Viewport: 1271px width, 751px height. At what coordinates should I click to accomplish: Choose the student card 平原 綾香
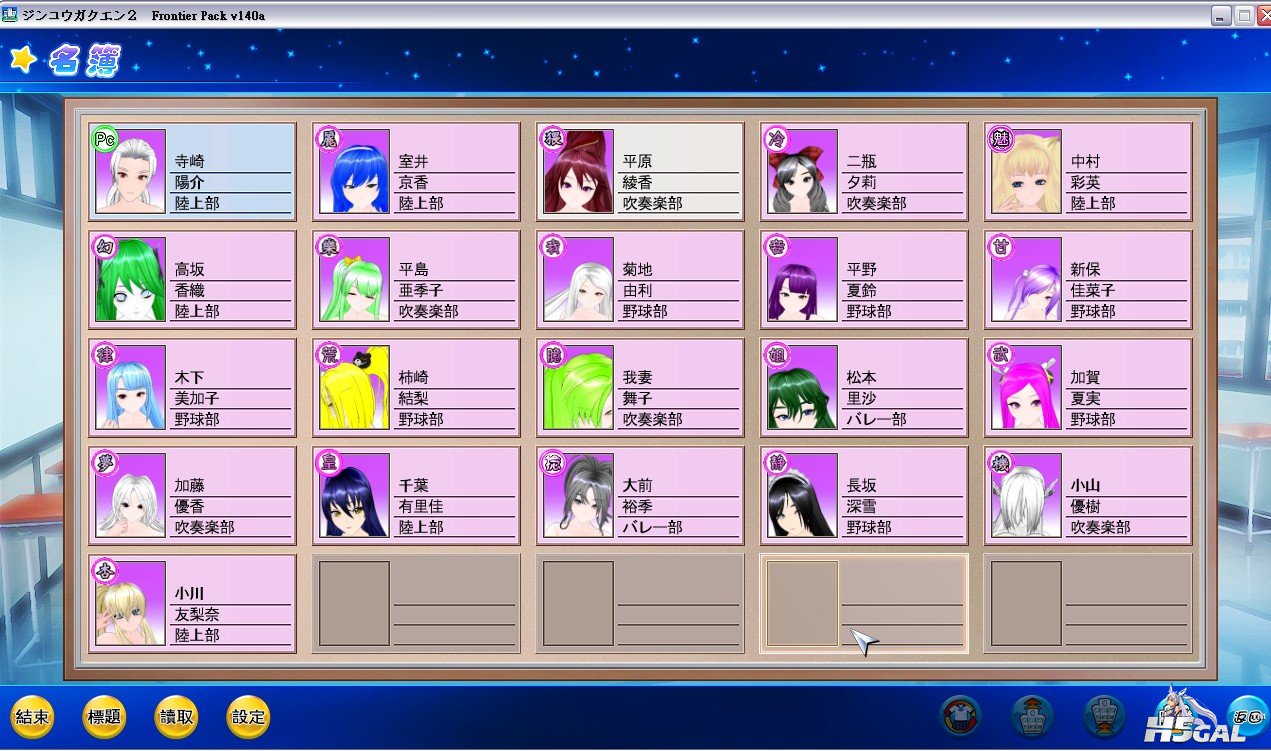coord(640,172)
